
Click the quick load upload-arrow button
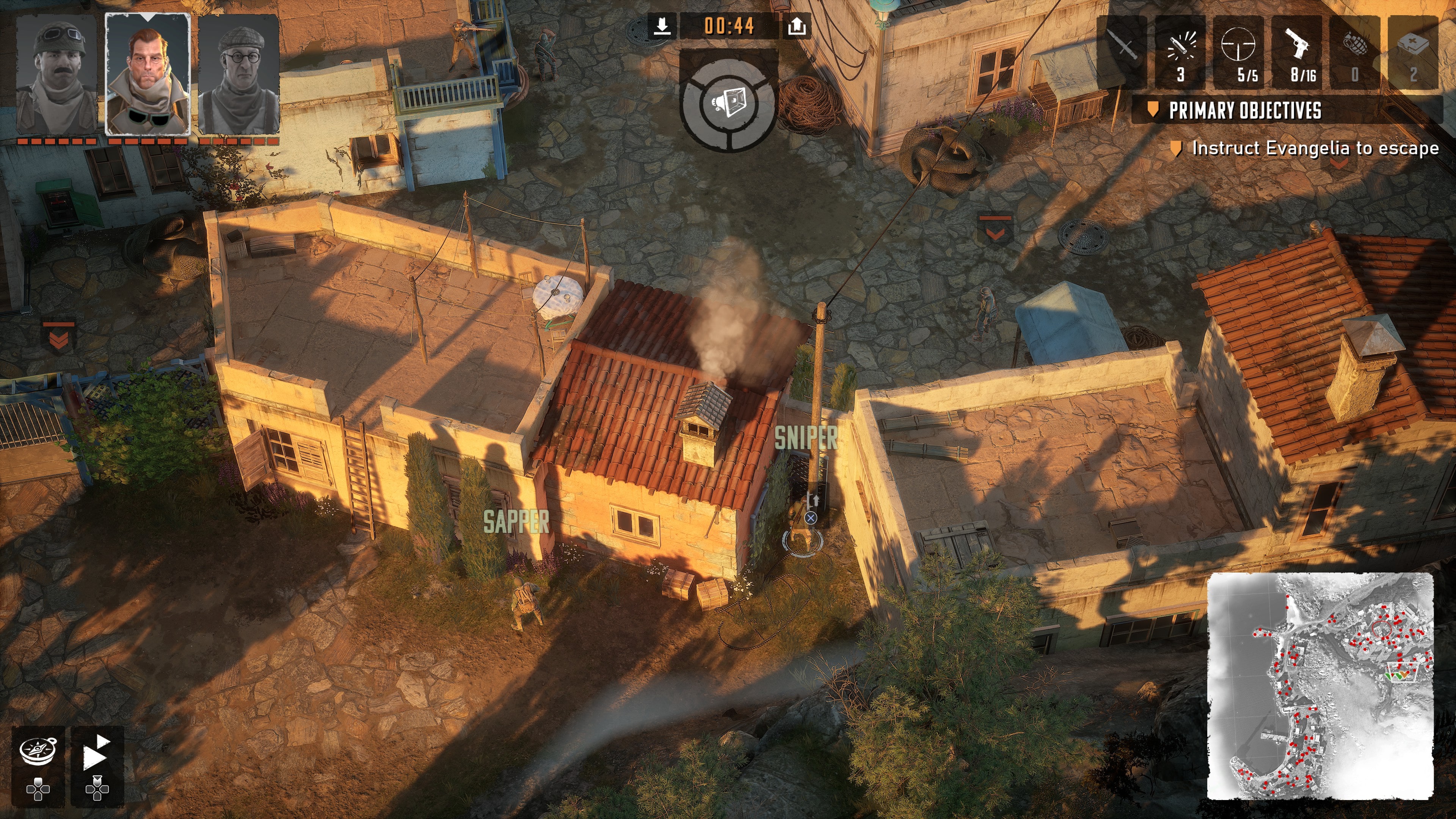coord(796,26)
